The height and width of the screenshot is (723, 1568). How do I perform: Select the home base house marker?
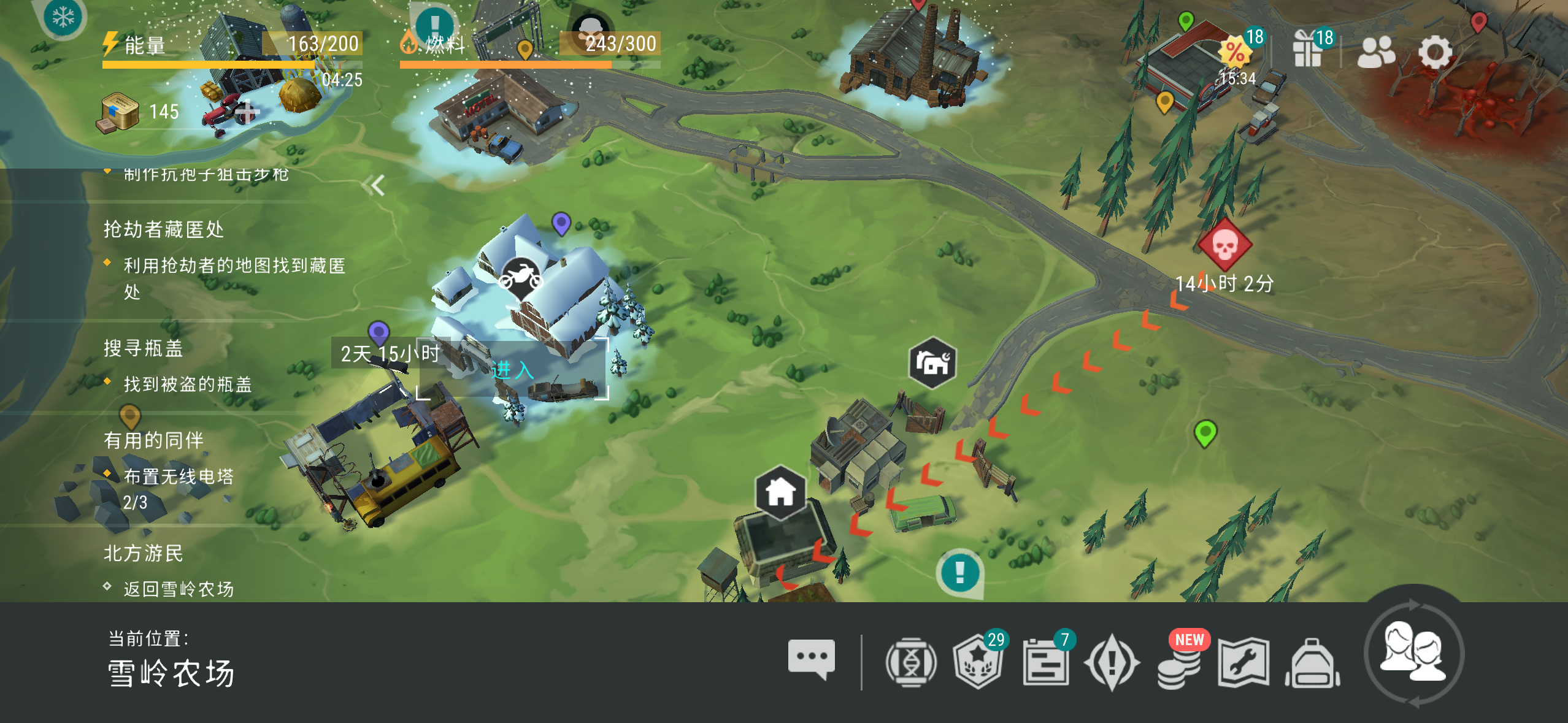point(780,492)
